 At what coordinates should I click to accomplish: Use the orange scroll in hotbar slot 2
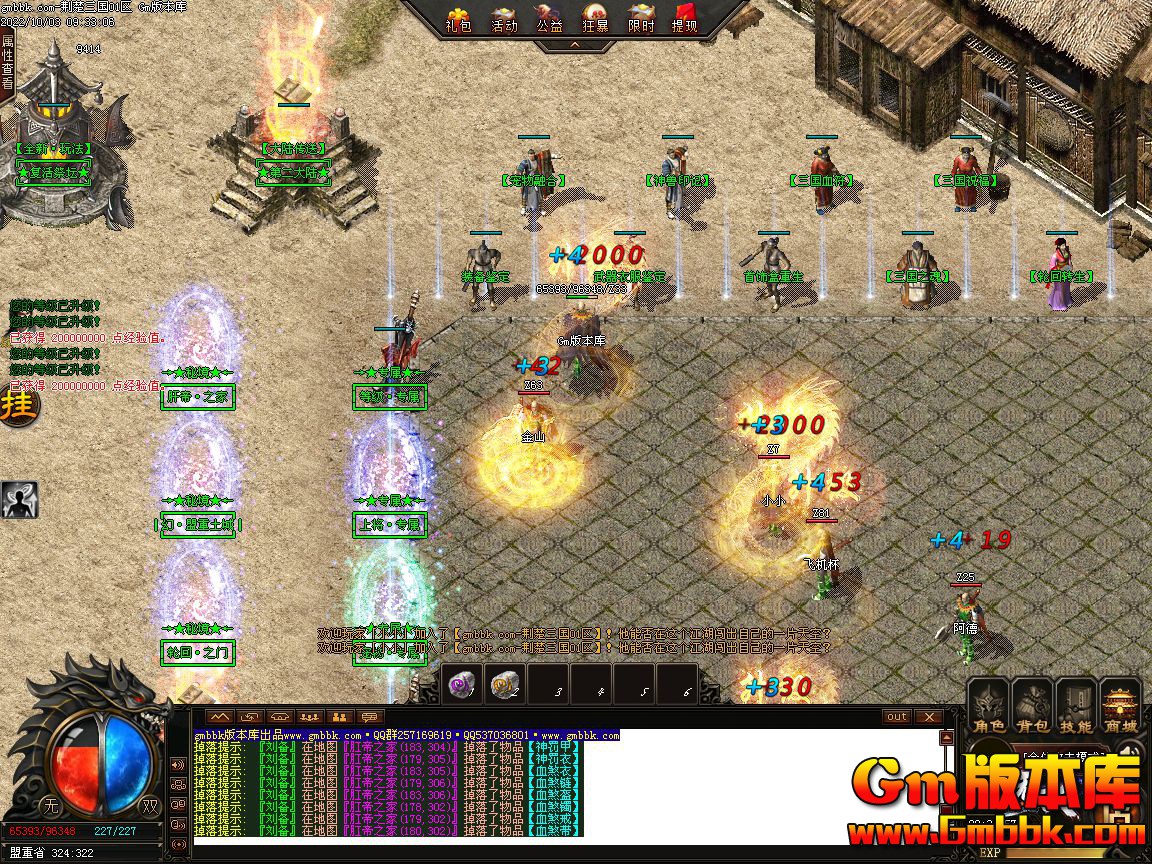point(504,684)
